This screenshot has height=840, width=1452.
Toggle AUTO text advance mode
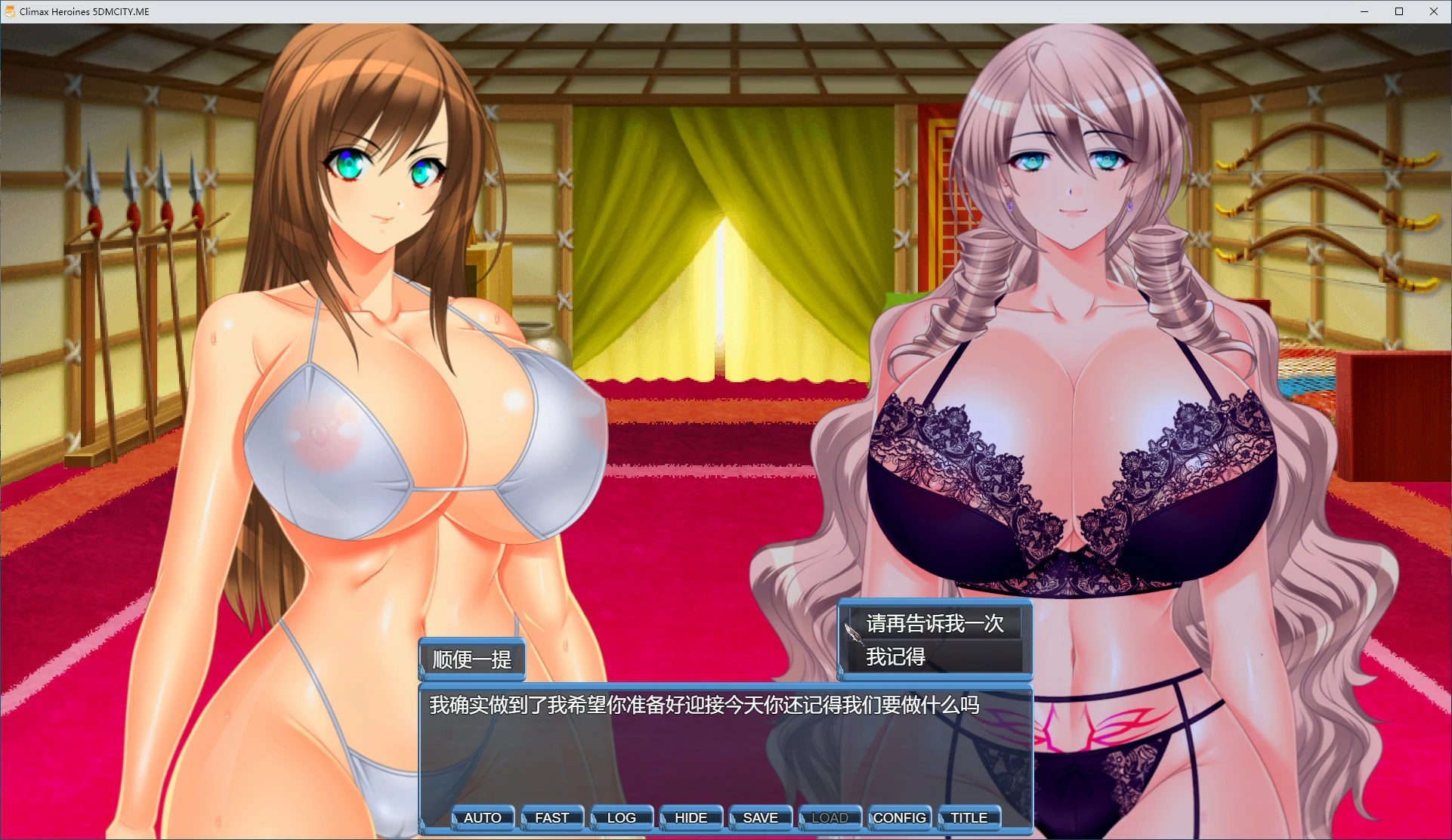point(483,817)
